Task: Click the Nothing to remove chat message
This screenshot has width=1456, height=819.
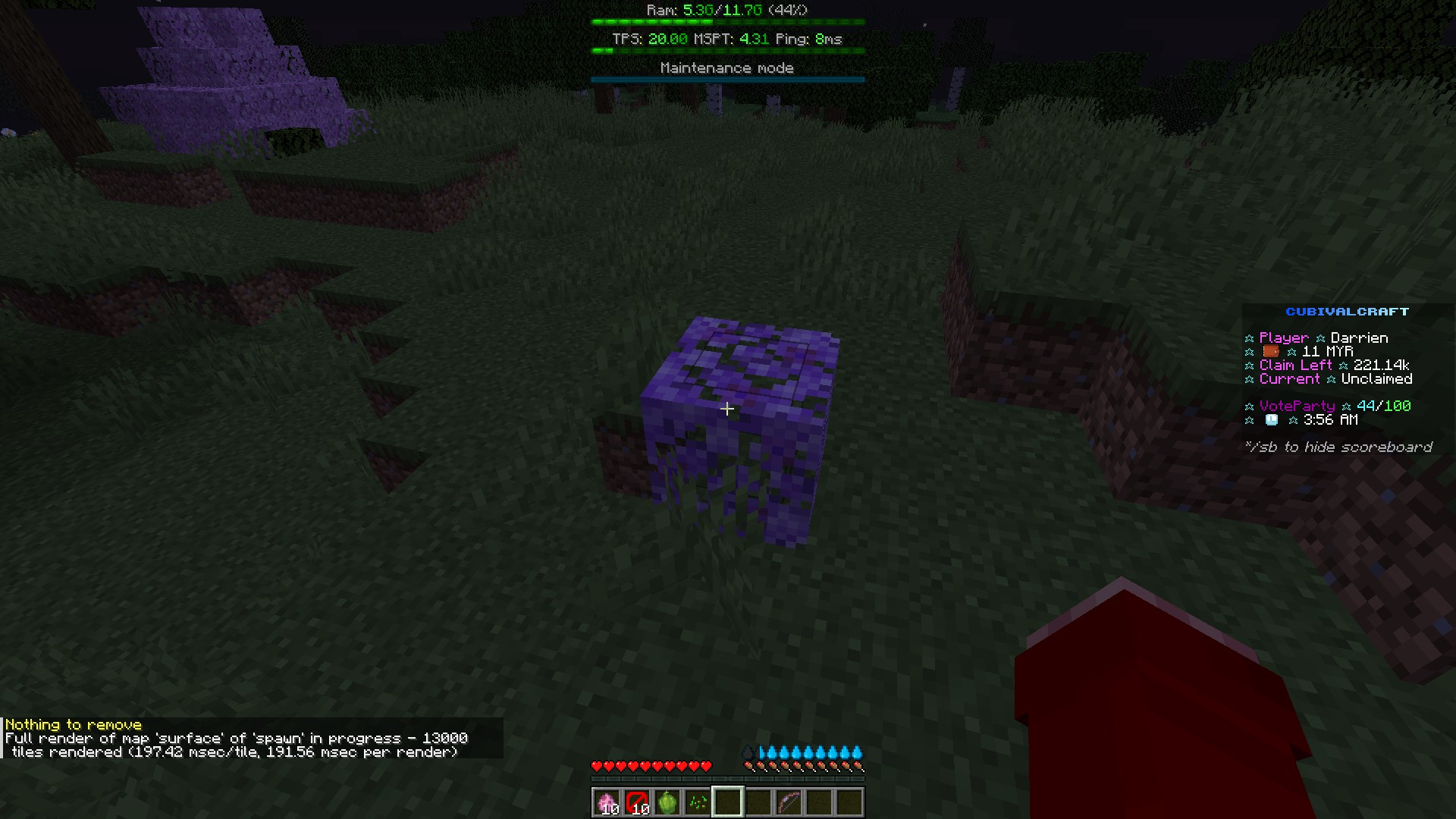Action: [73, 724]
